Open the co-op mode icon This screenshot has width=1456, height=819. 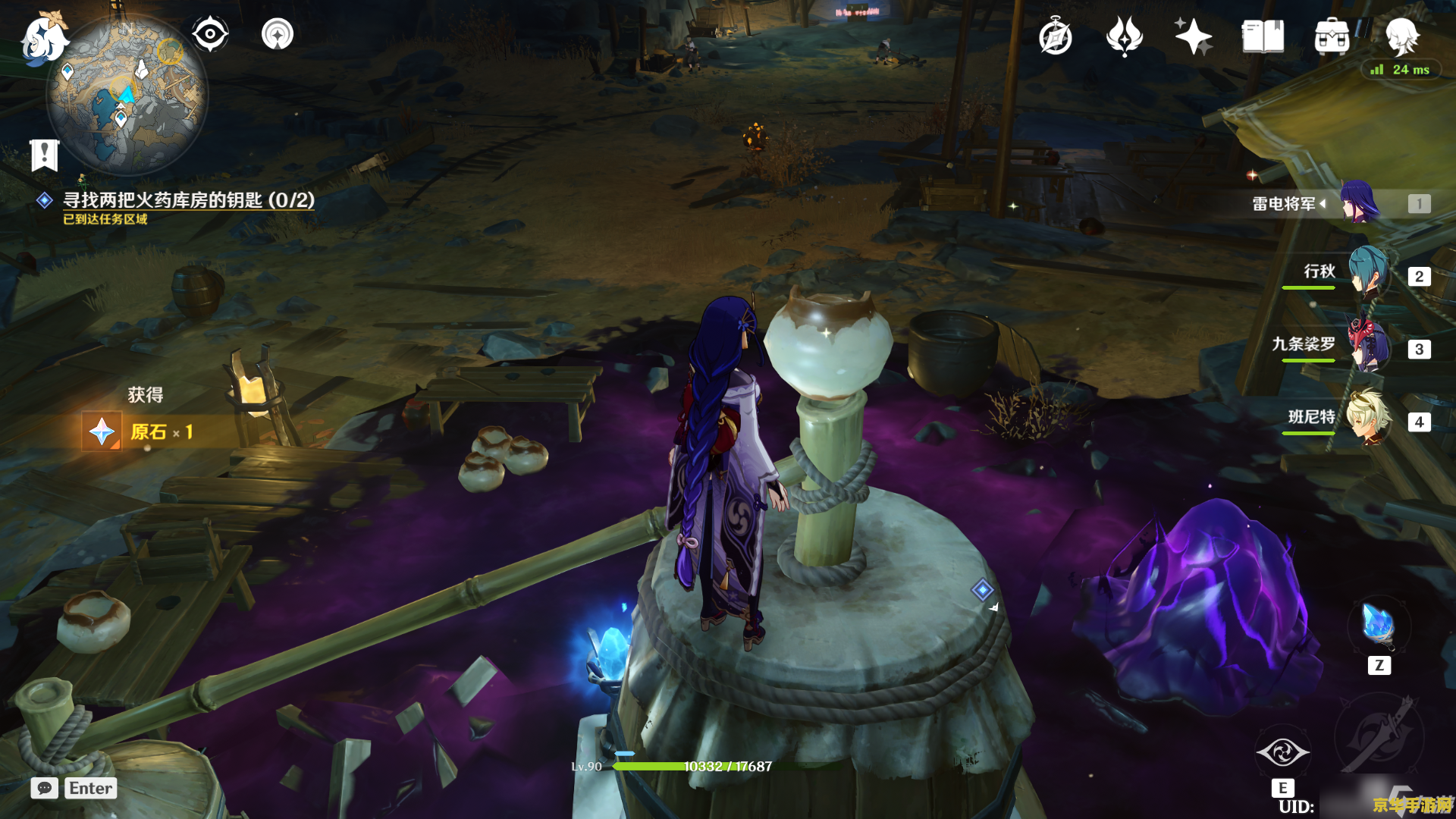pos(278,34)
